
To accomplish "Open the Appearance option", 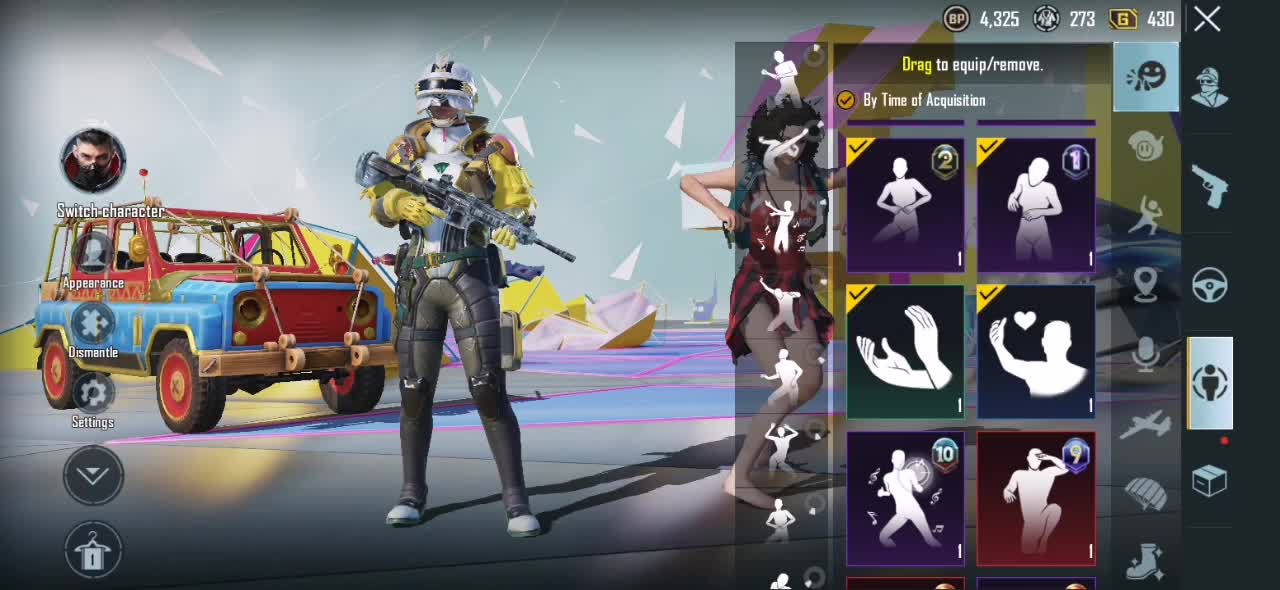I will click(93, 254).
